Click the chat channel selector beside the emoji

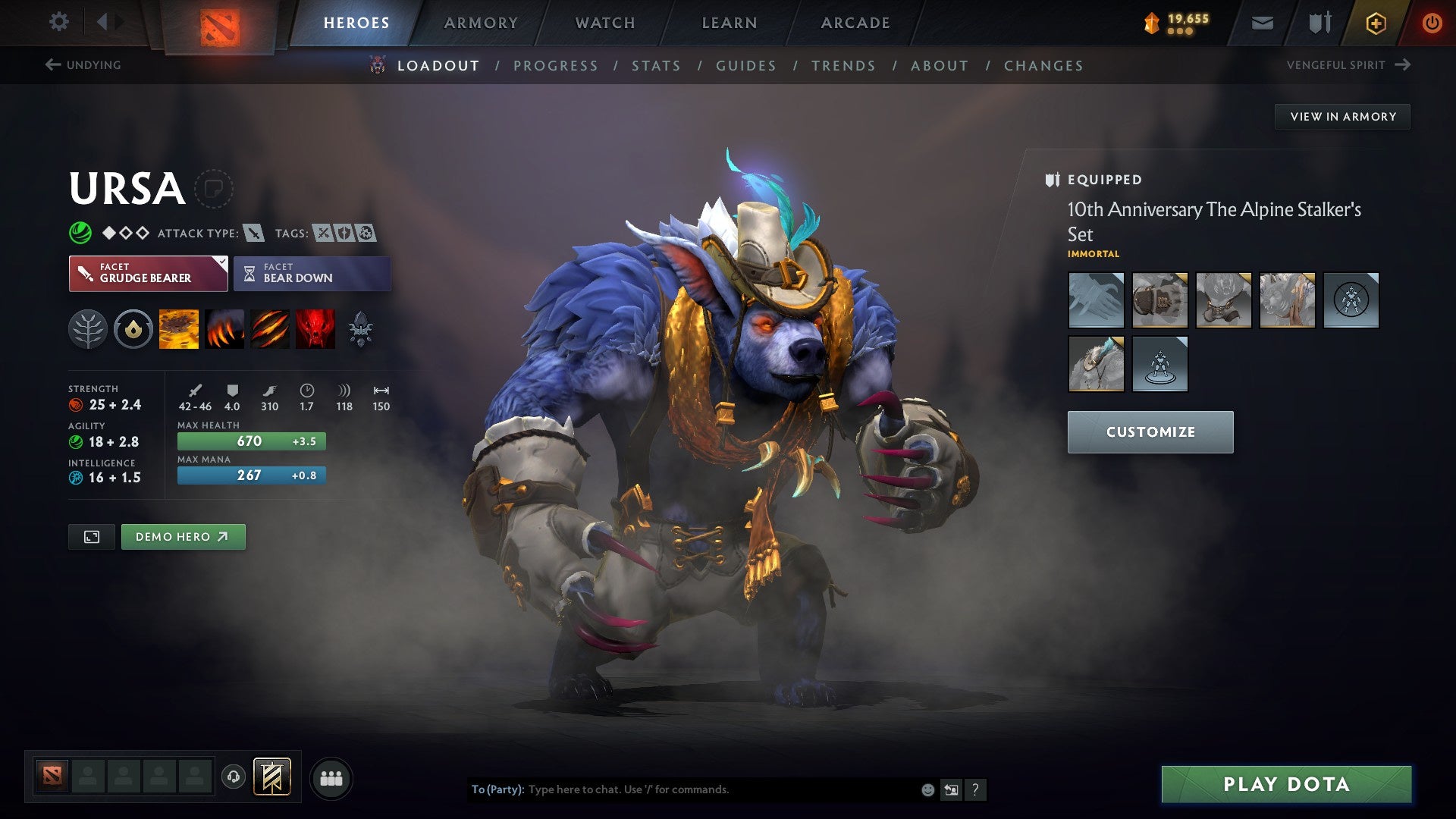952,789
